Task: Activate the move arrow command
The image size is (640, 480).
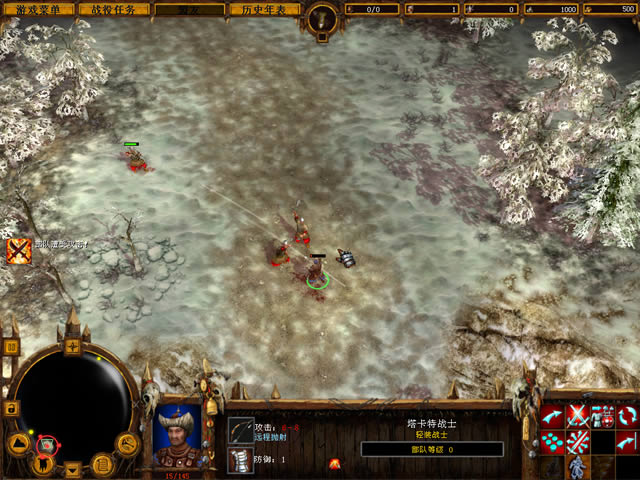Action: [553, 416]
